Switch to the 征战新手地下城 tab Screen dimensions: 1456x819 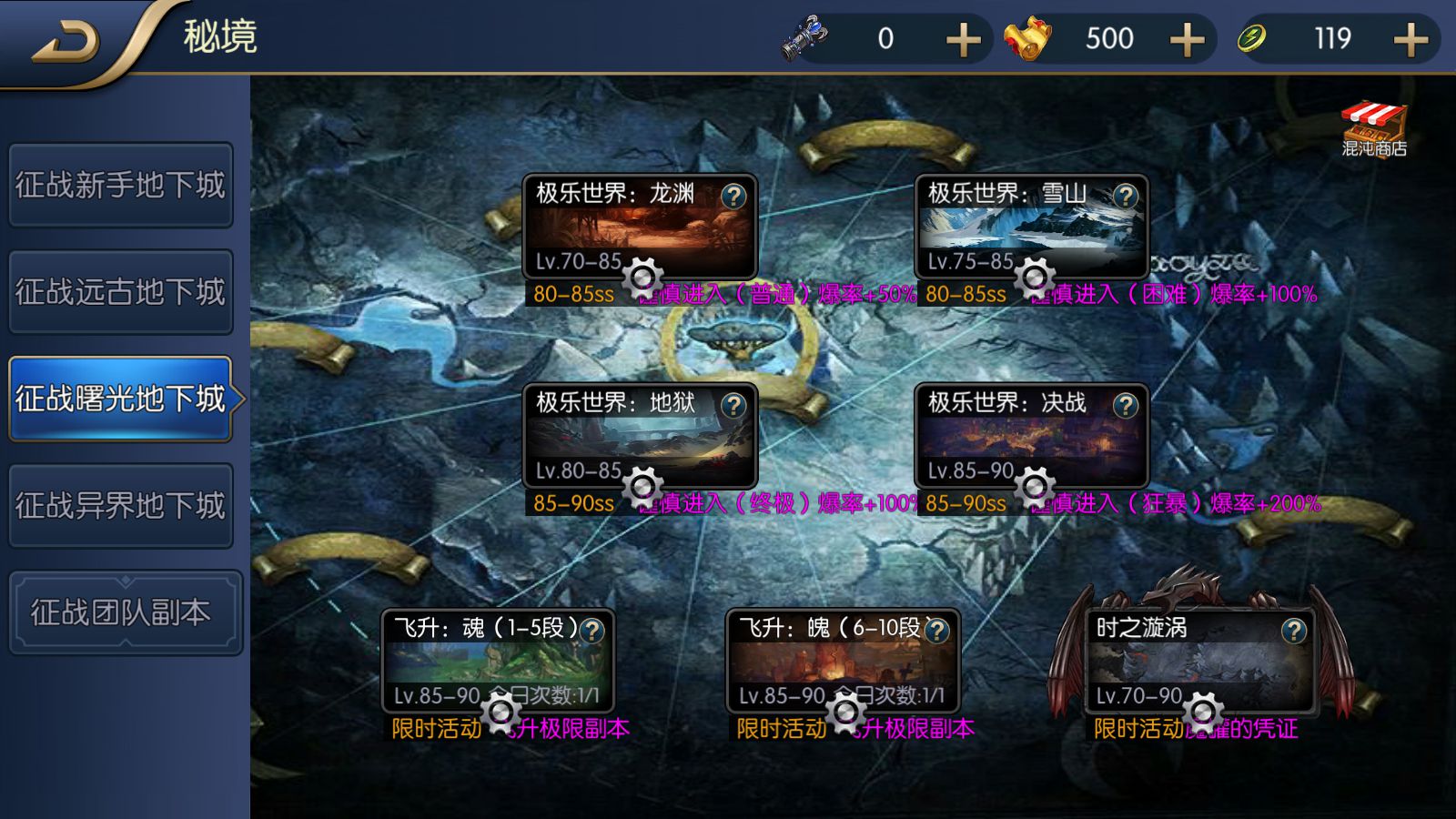click(x=121, y=185)
